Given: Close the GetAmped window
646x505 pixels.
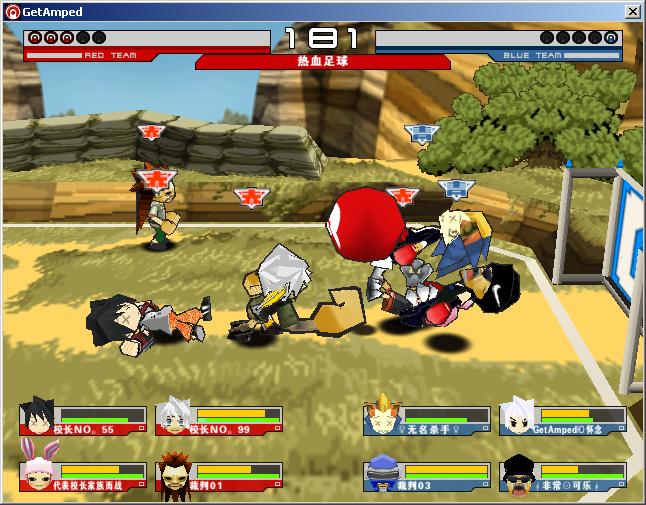Looking at the screenshot, I should click(x=633, y=11).
